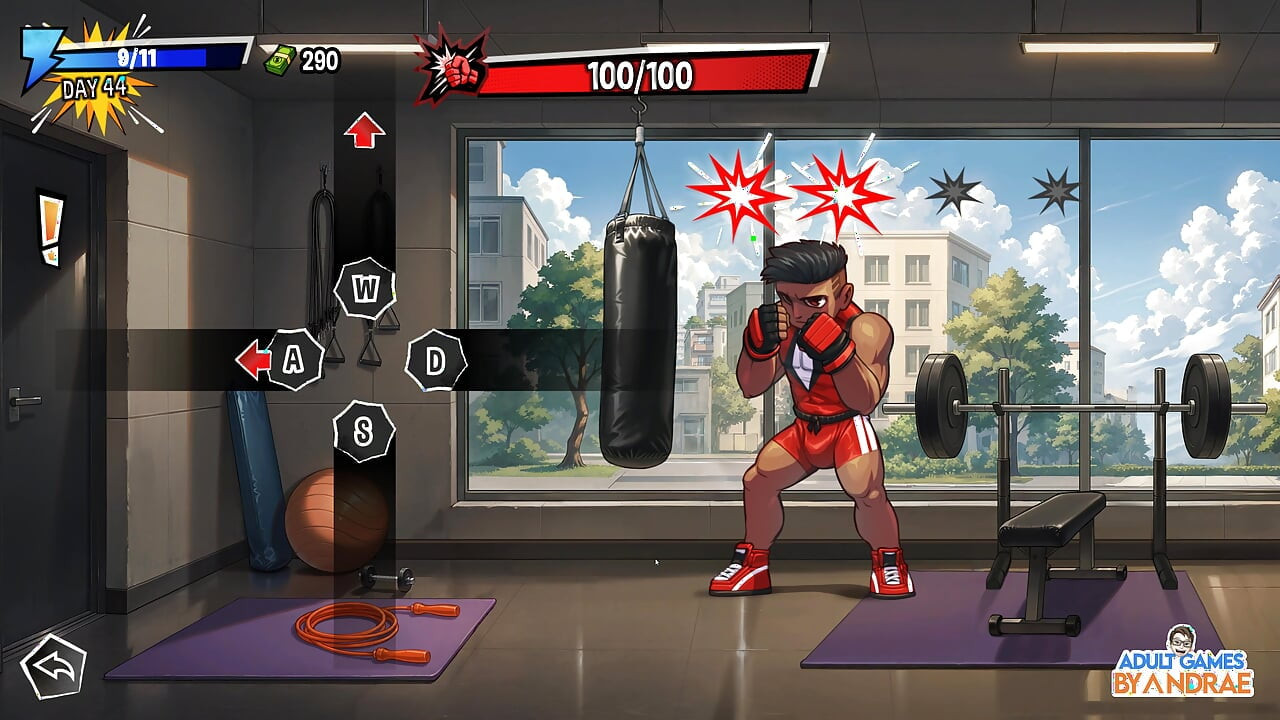Click the back arrow button
Screen dimensions: 1280x720
coord(53,666)
